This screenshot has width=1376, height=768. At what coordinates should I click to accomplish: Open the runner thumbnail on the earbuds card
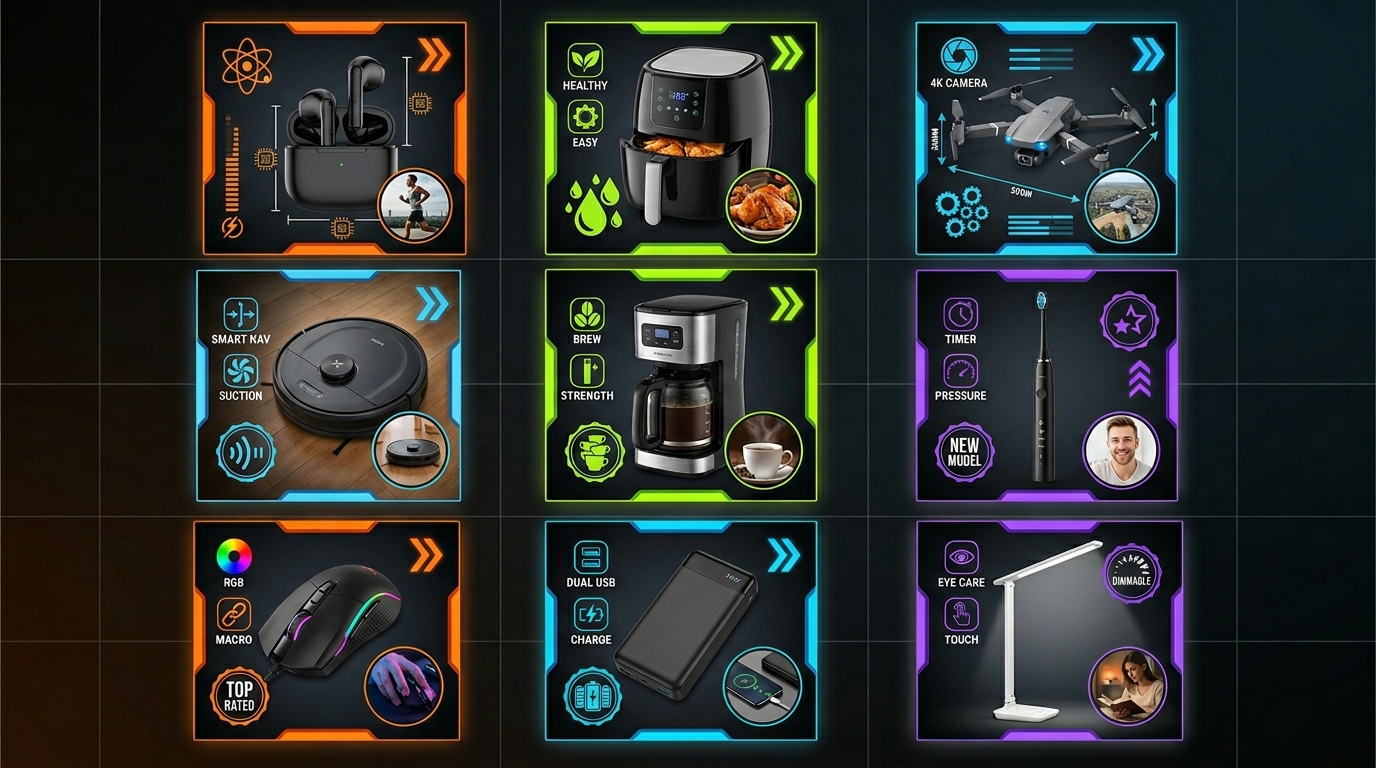point(414,209)
